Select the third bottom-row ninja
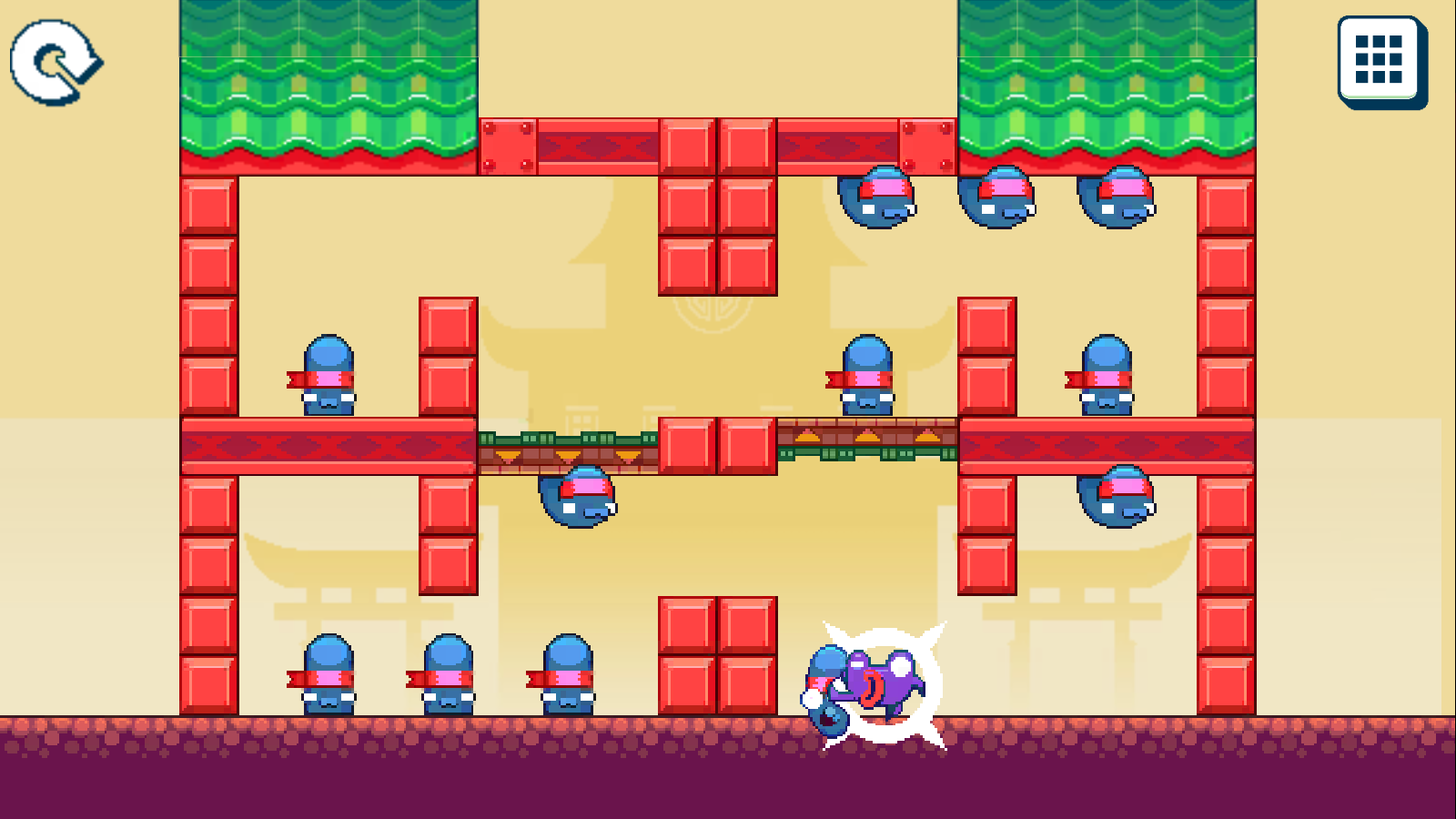 point(566,678)
